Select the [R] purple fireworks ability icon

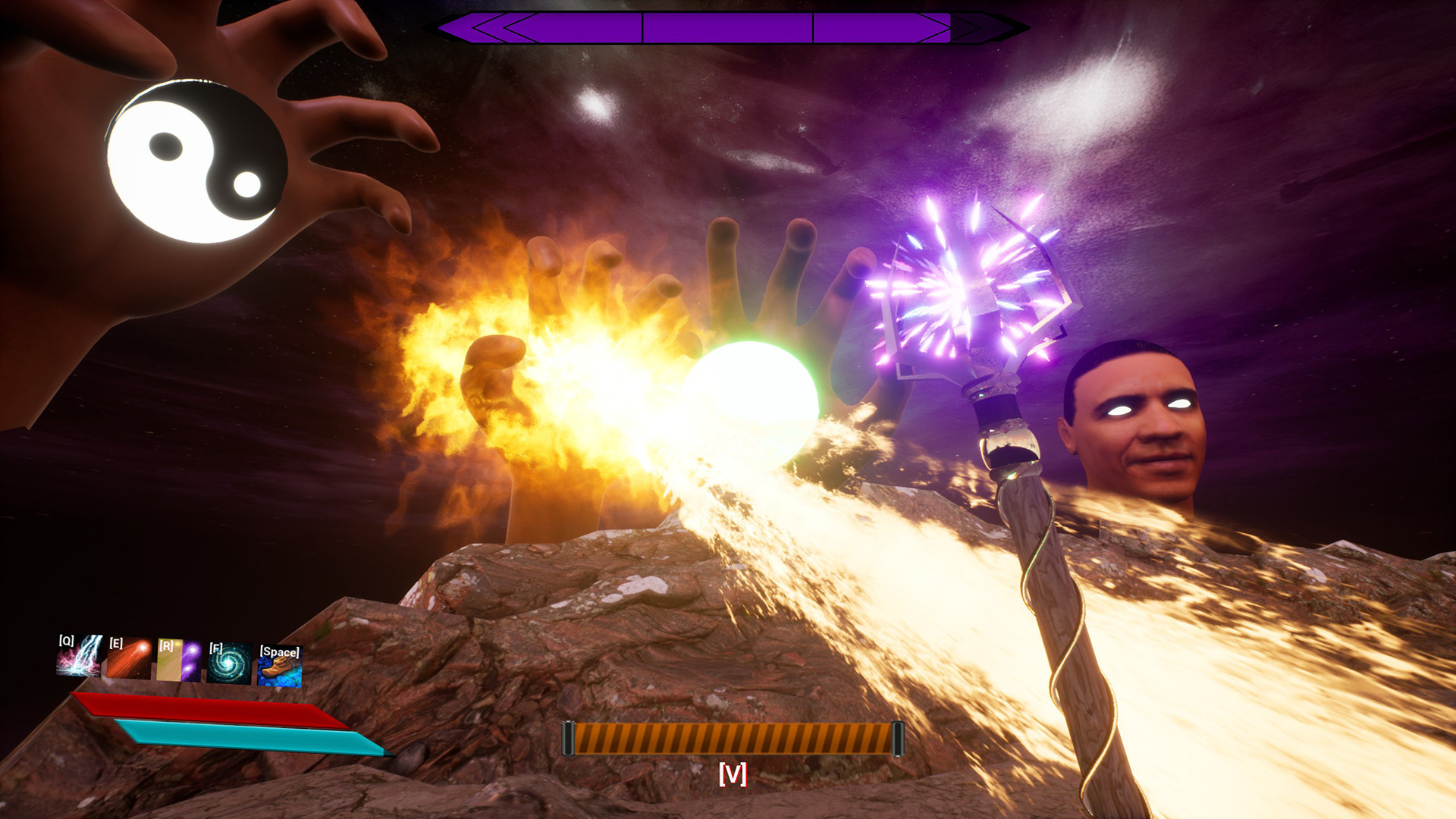pos(177,660)
